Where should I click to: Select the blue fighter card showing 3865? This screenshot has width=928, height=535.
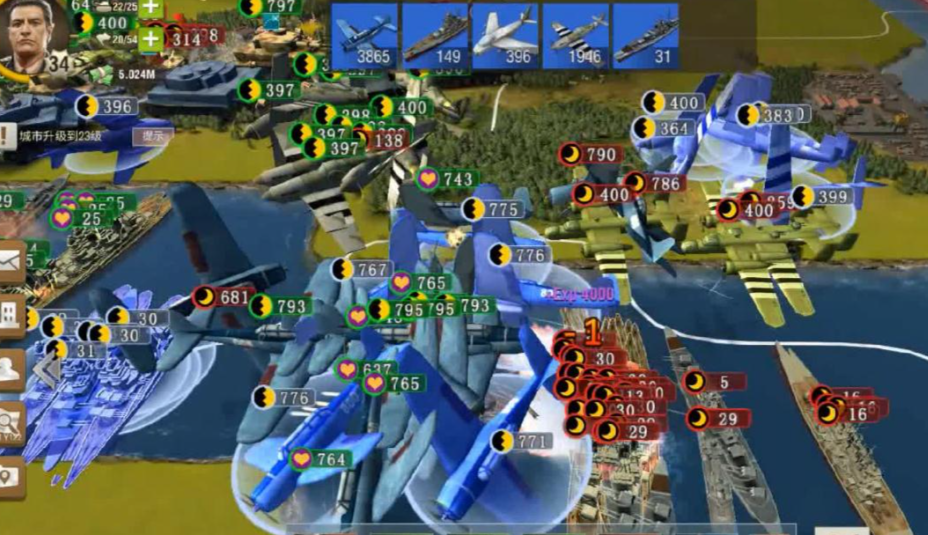click(x=364, y=35)
